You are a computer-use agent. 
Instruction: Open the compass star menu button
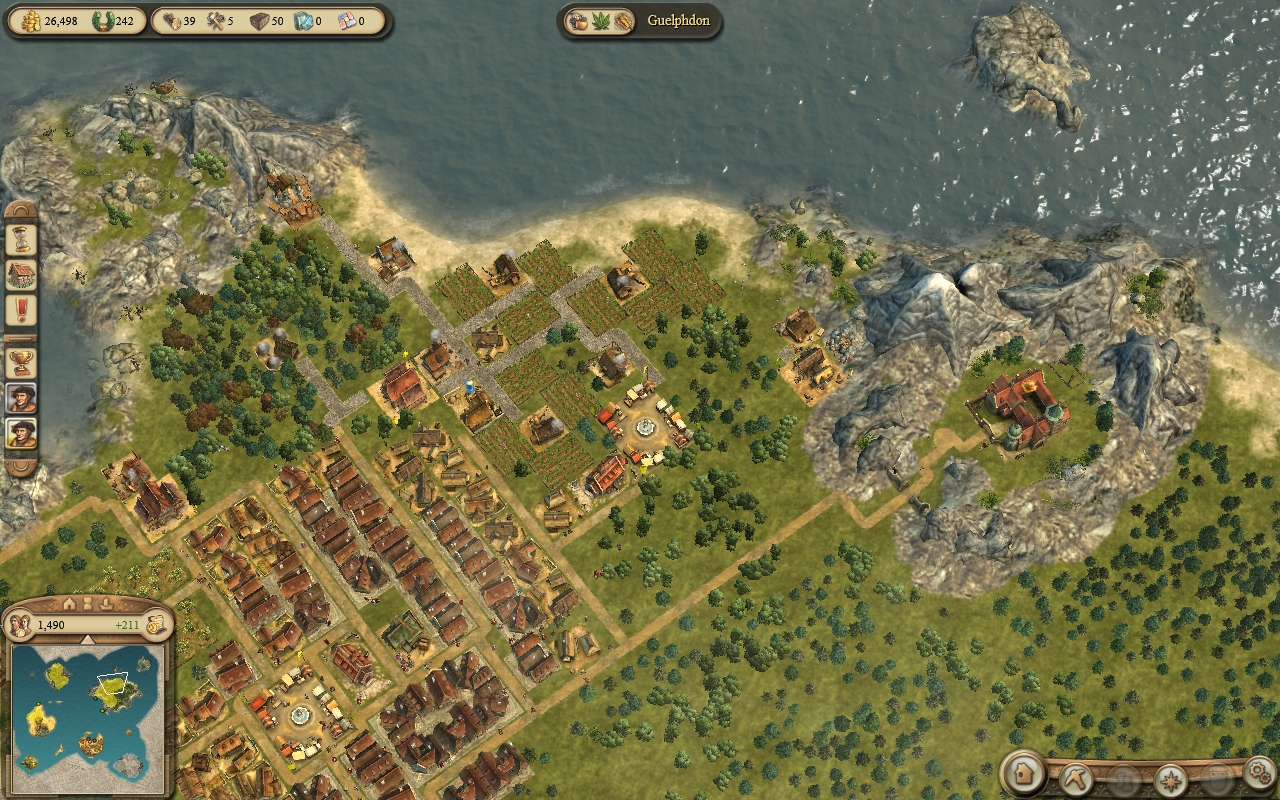(1170, 779)
